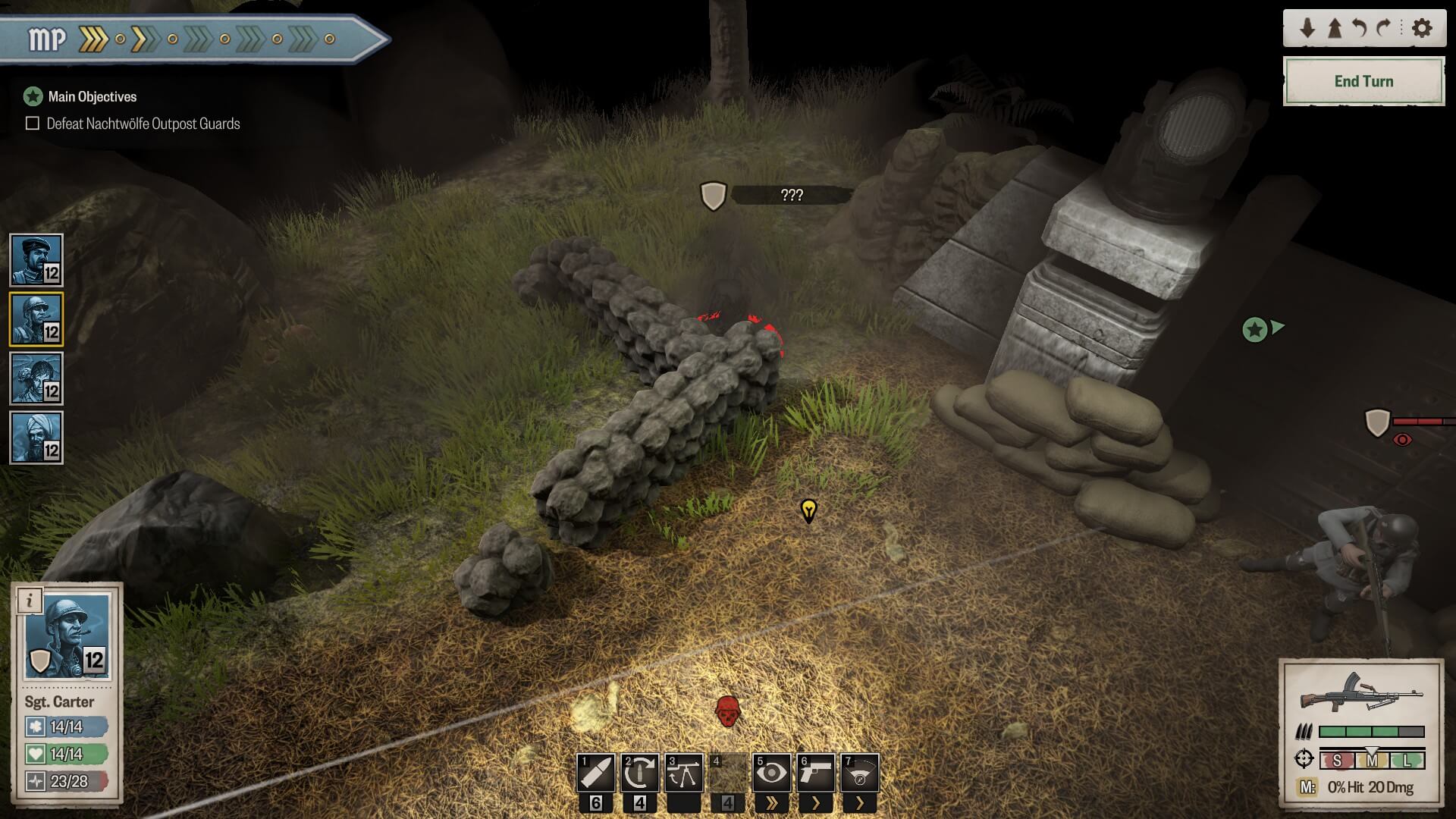
Task: Choose the pistol sidearm ability
Action: coord(815,773)
